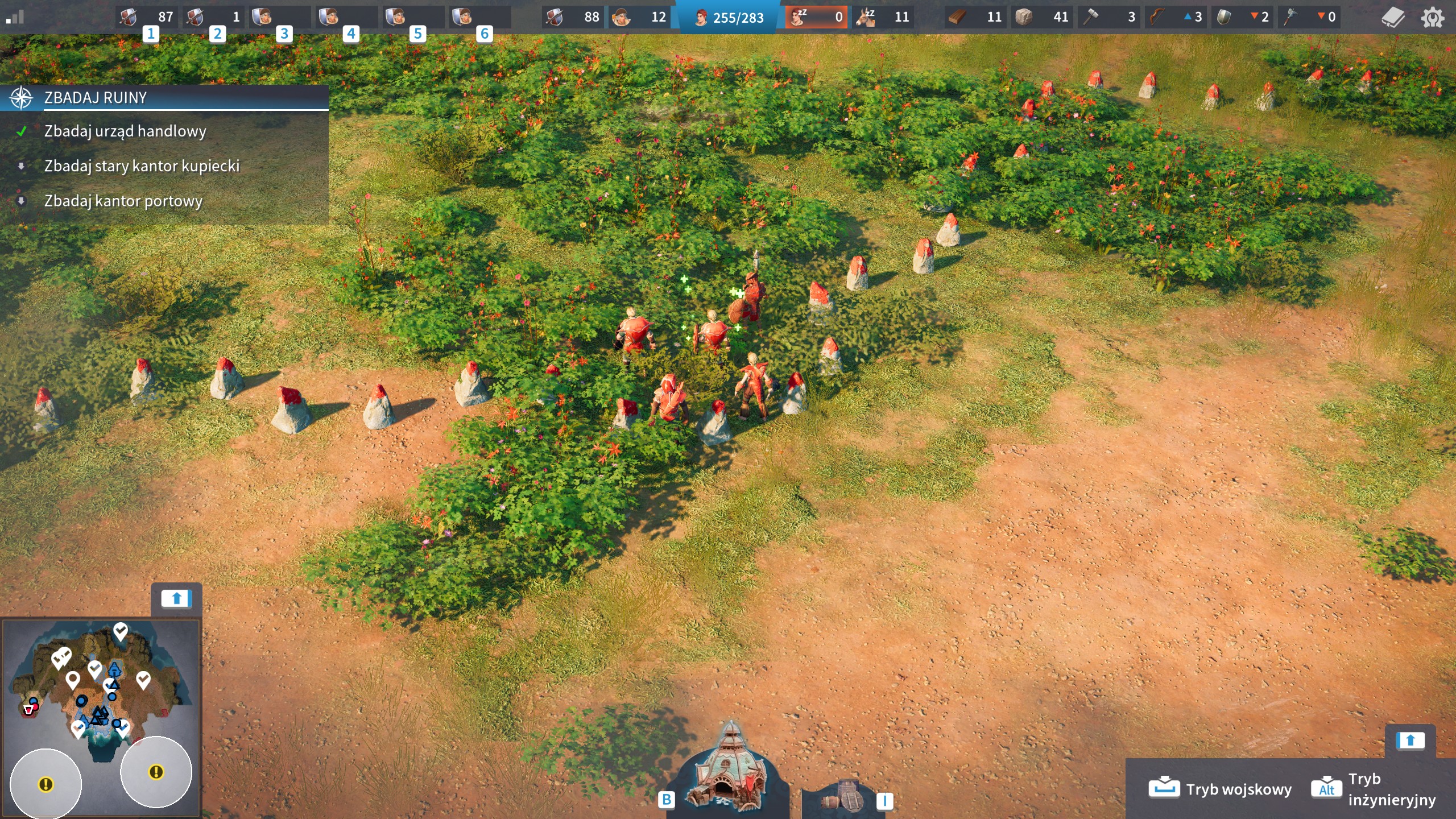Select army group 1 with 87 soldiers
This screenshot has width=1456, height=819.
(147, 17)
